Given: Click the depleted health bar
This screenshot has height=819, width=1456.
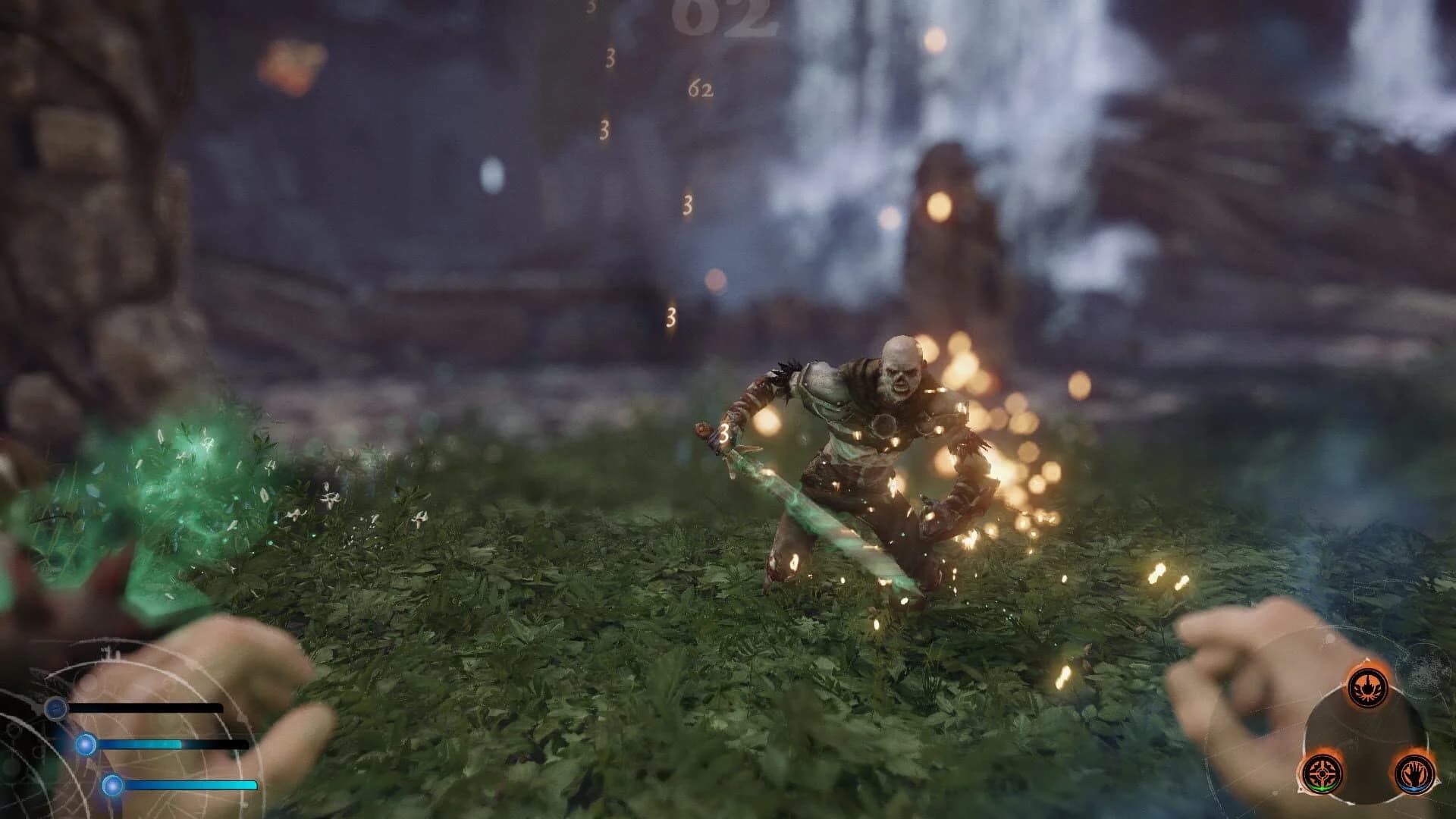Looking at the screenshot, I should (x=146, y=708).
